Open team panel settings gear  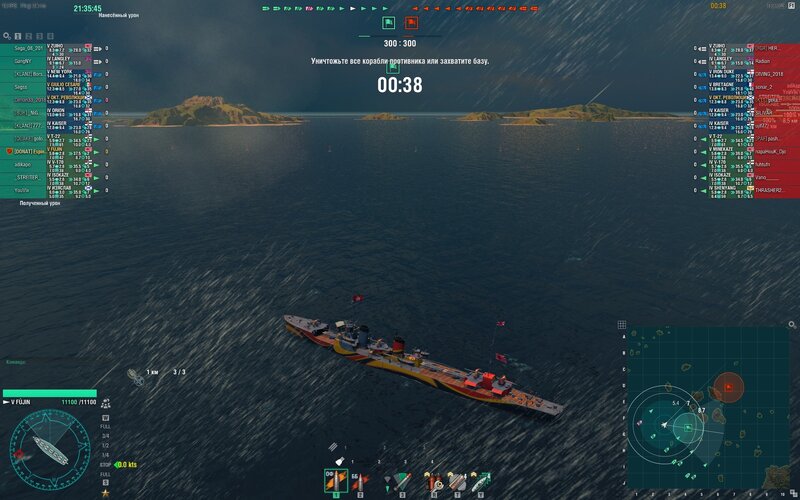[x=7, y=36]
